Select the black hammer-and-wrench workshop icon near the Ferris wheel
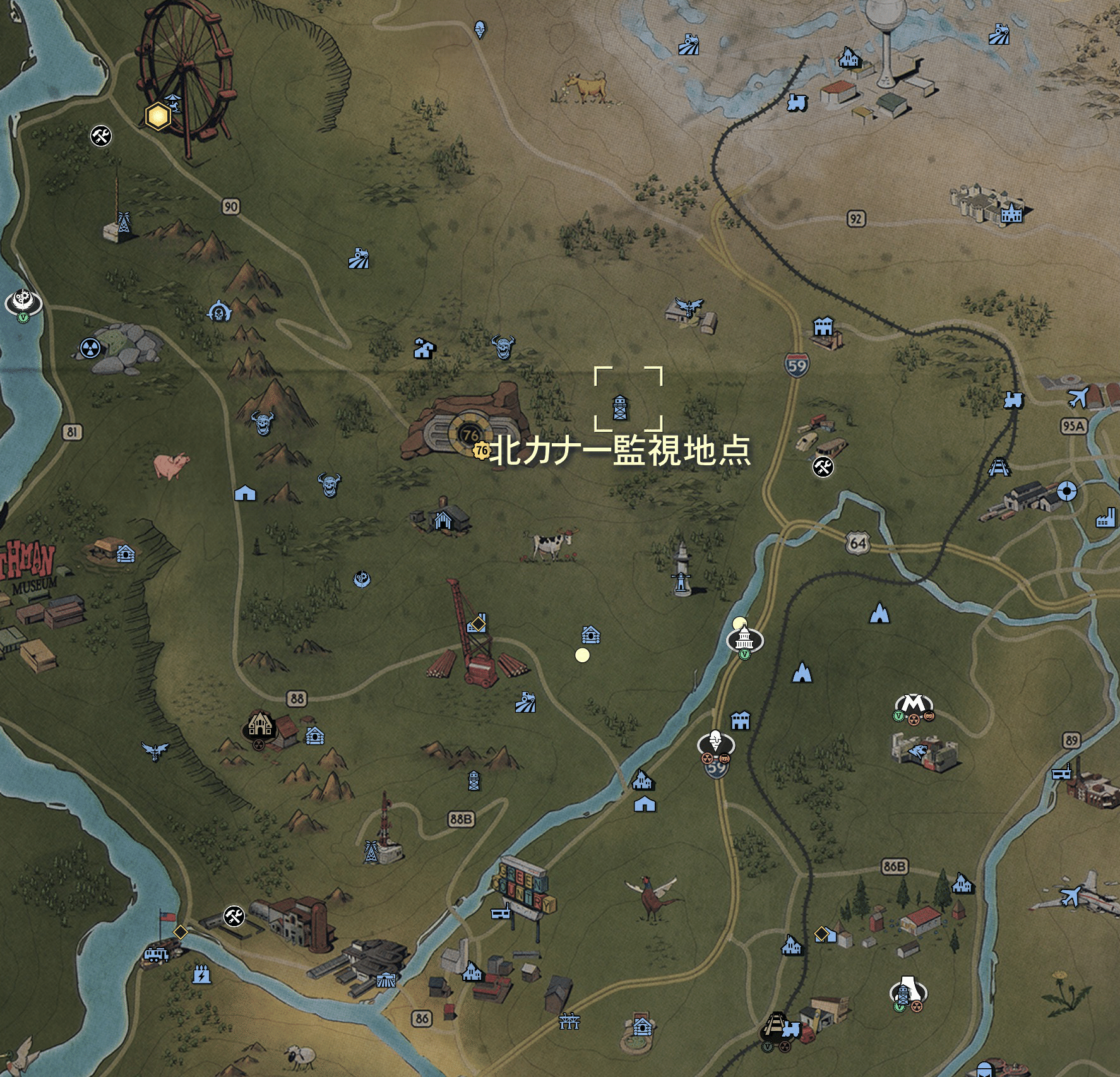1120x1077 pixels. [101, 135]
